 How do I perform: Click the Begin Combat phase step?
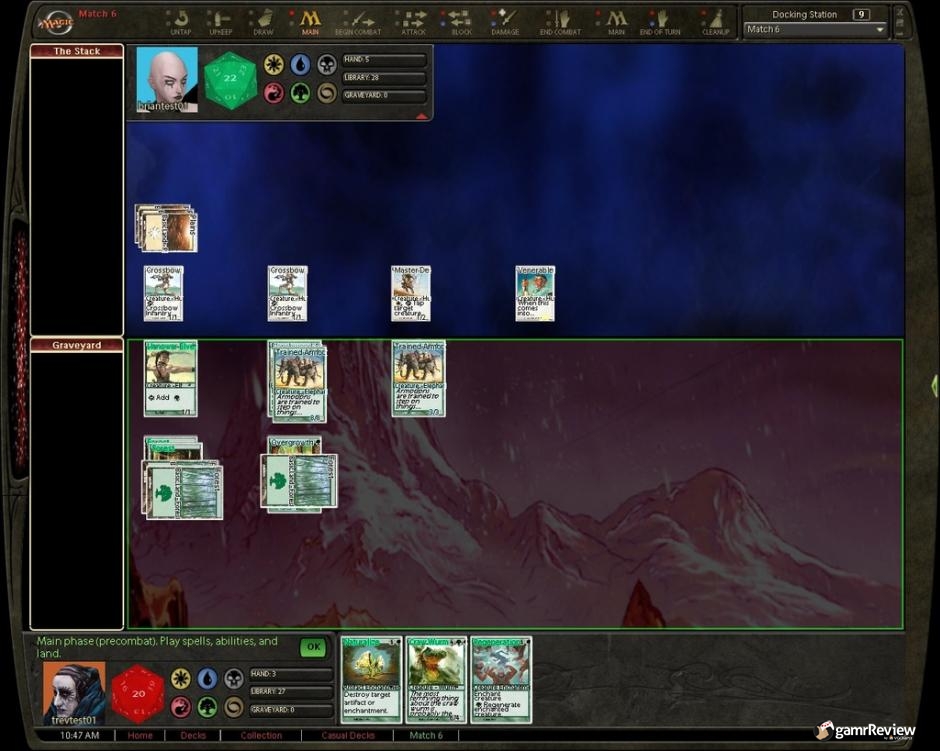357,22
